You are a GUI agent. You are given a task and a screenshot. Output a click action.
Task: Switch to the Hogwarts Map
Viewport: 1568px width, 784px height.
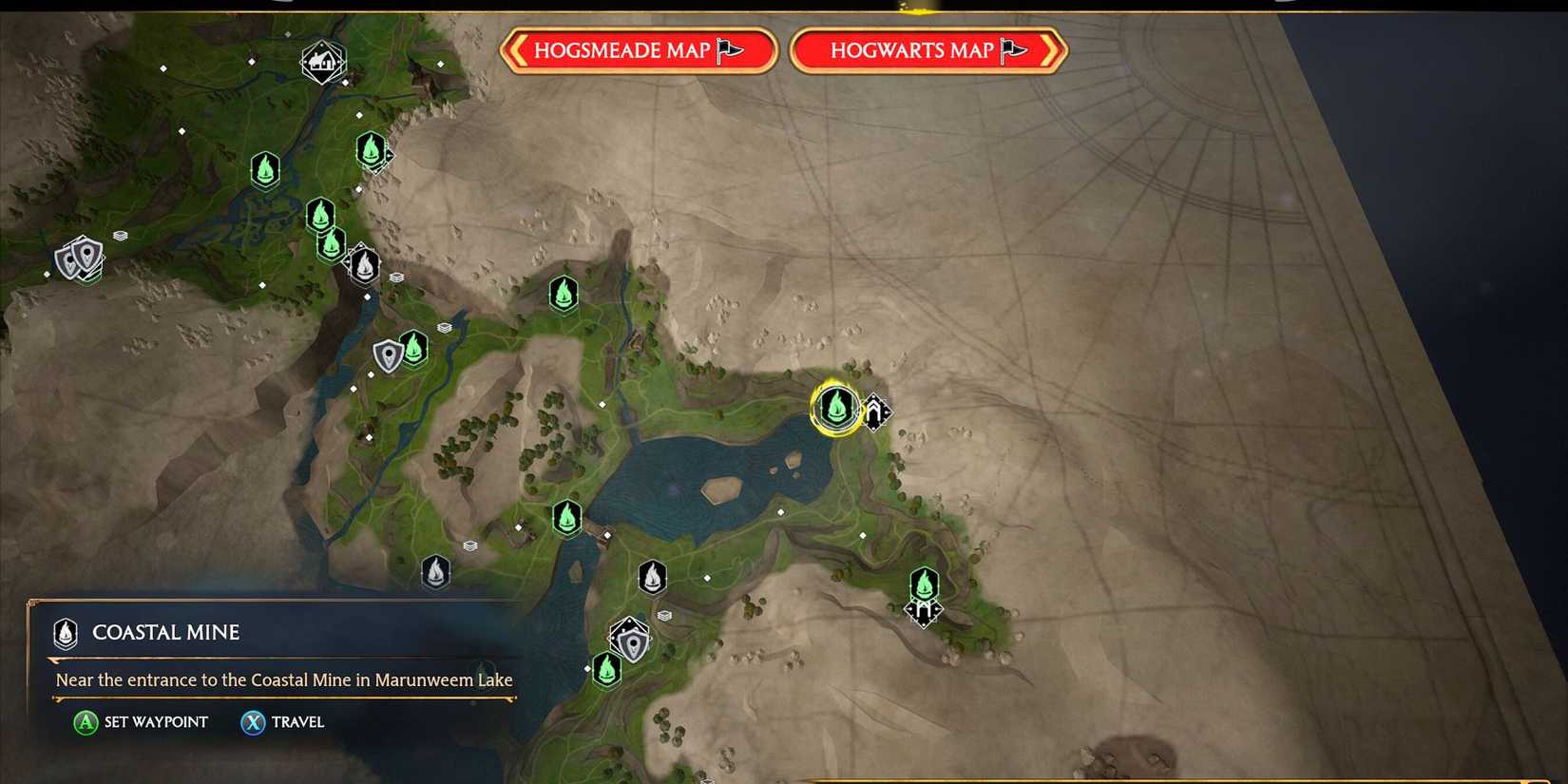[928, 50]
